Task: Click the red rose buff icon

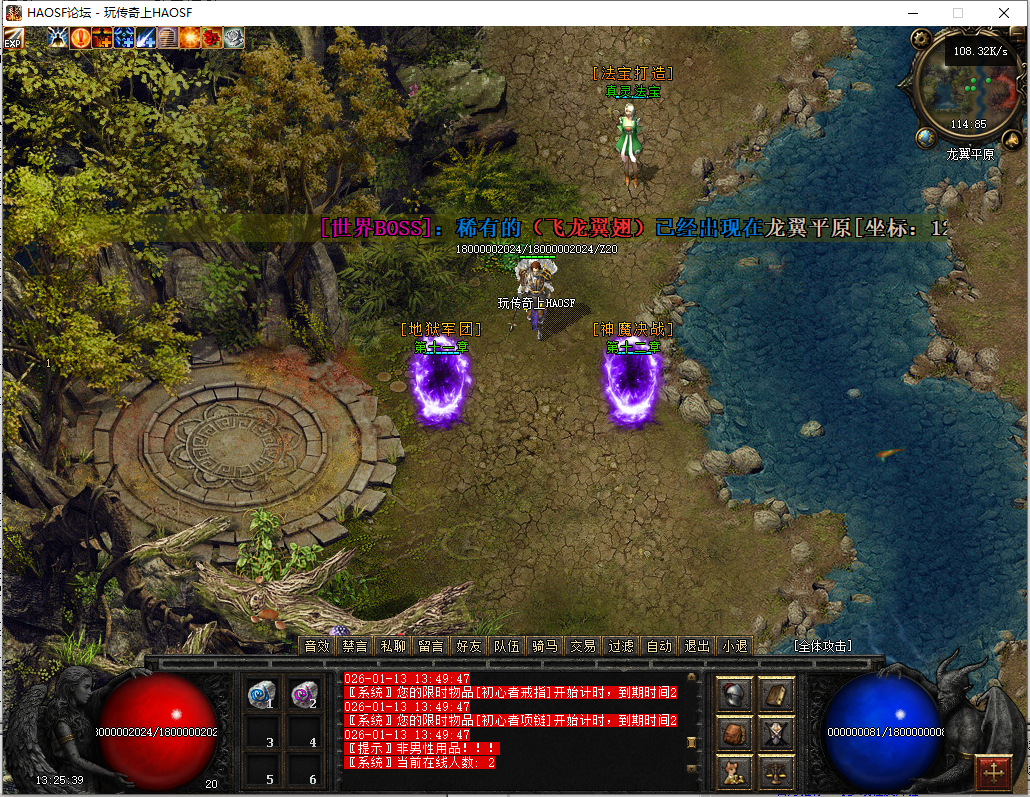Action: point(211,38)
